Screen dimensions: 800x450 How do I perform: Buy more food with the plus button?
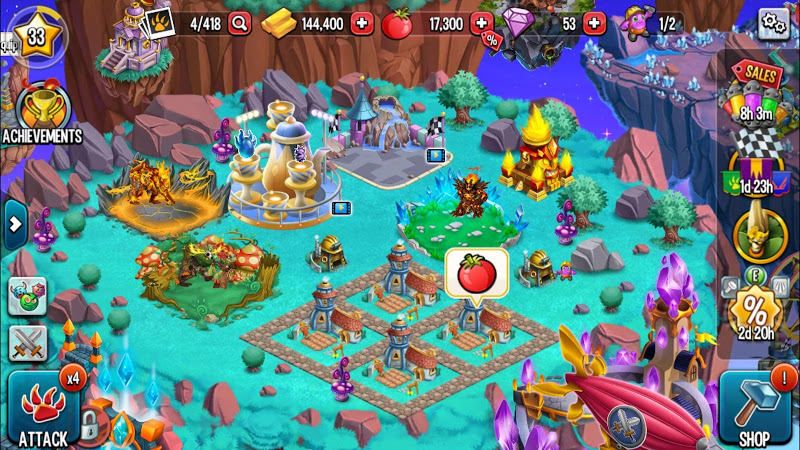point(482,24)
